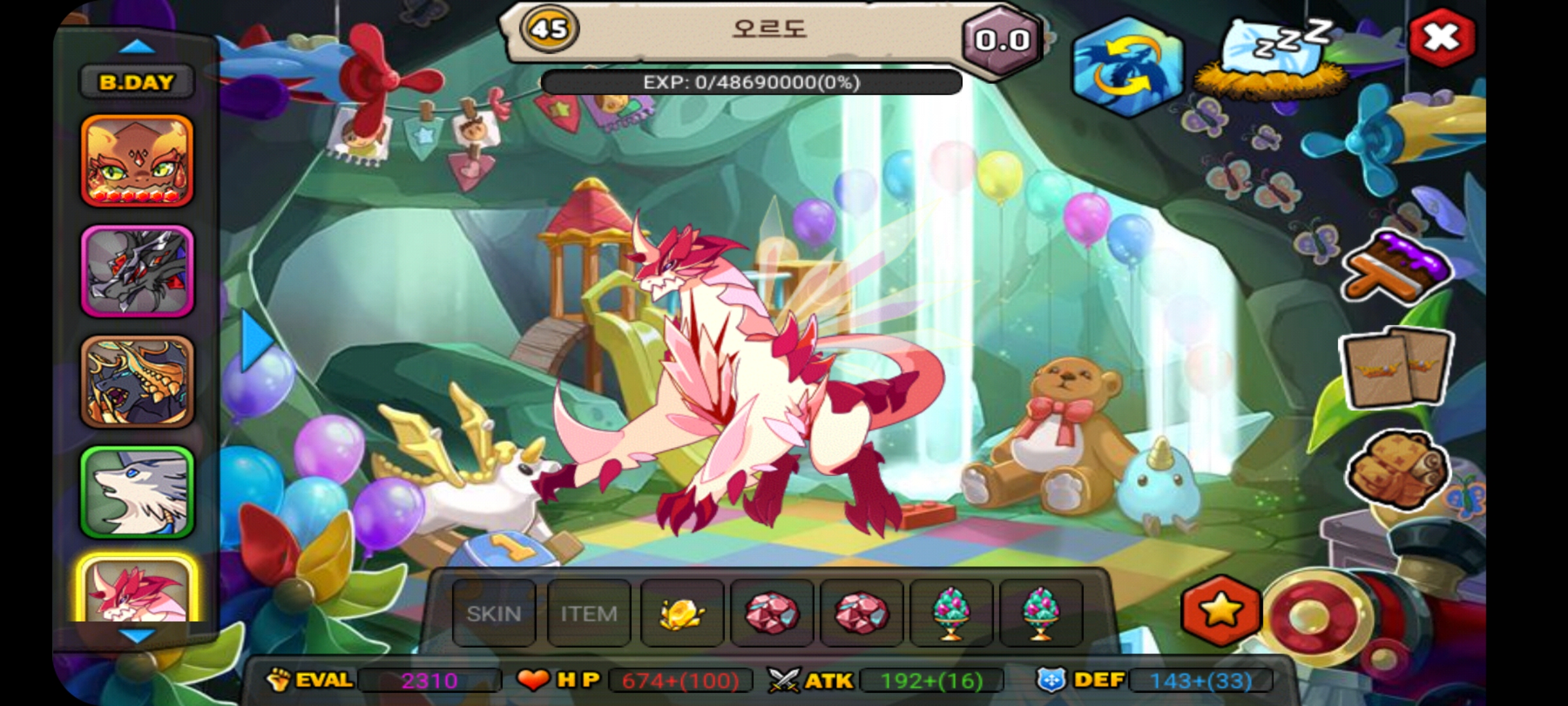
Task: Close the dragon cave screen
Action: 1441,37
